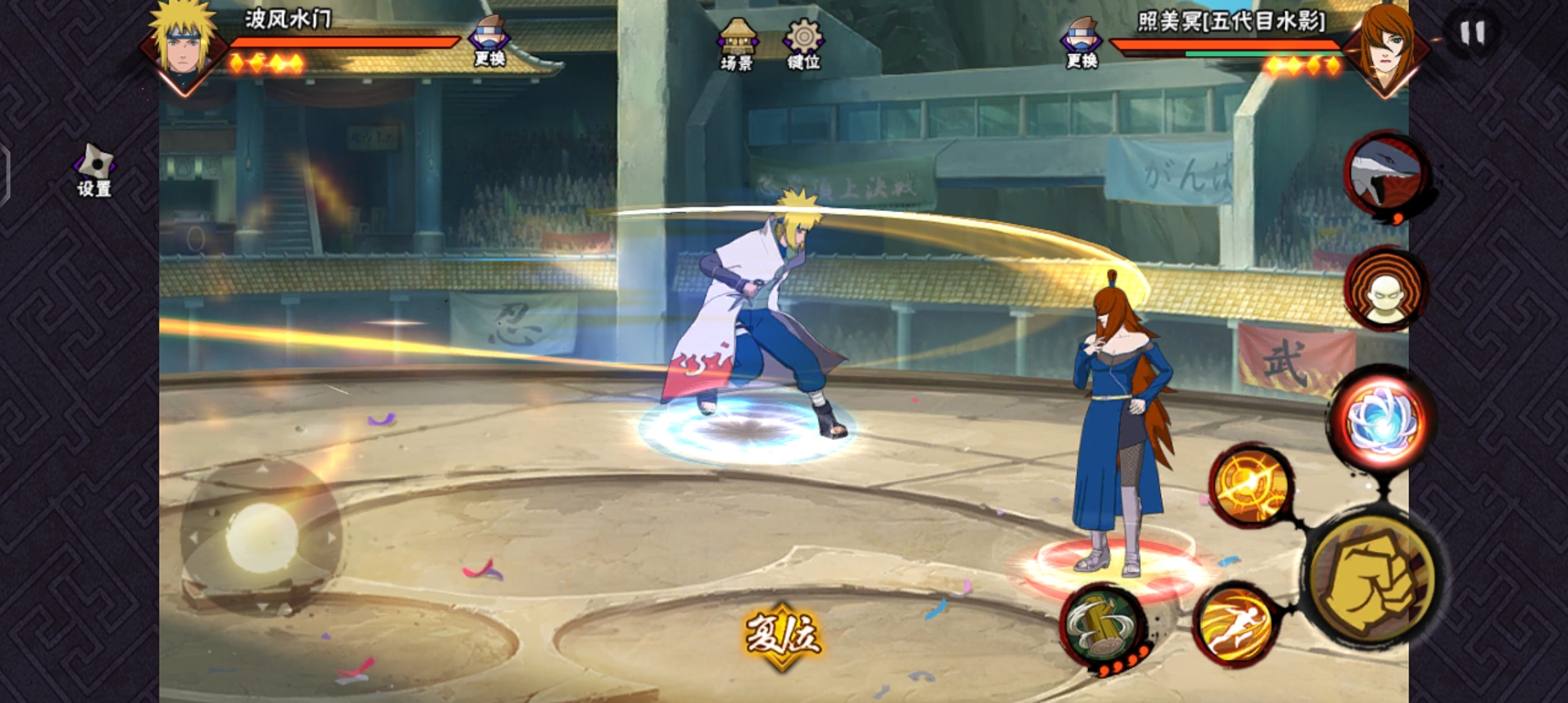Image resolution: width=1568 pixels, height=703 pixels.
Task: Click 更换 beside 照美冥's health bar
Action: click(1082, 43)
